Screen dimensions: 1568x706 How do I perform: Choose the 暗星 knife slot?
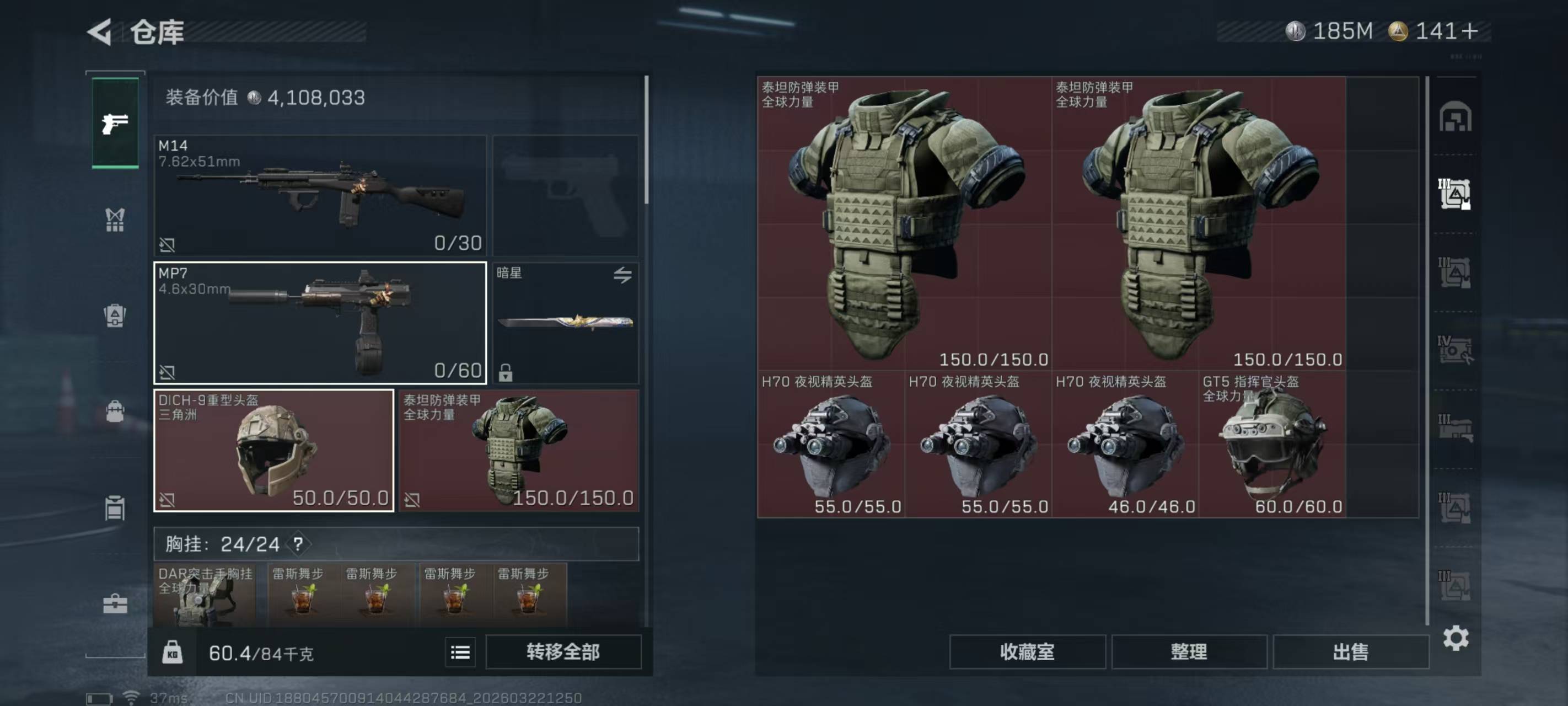click(566, 323)
